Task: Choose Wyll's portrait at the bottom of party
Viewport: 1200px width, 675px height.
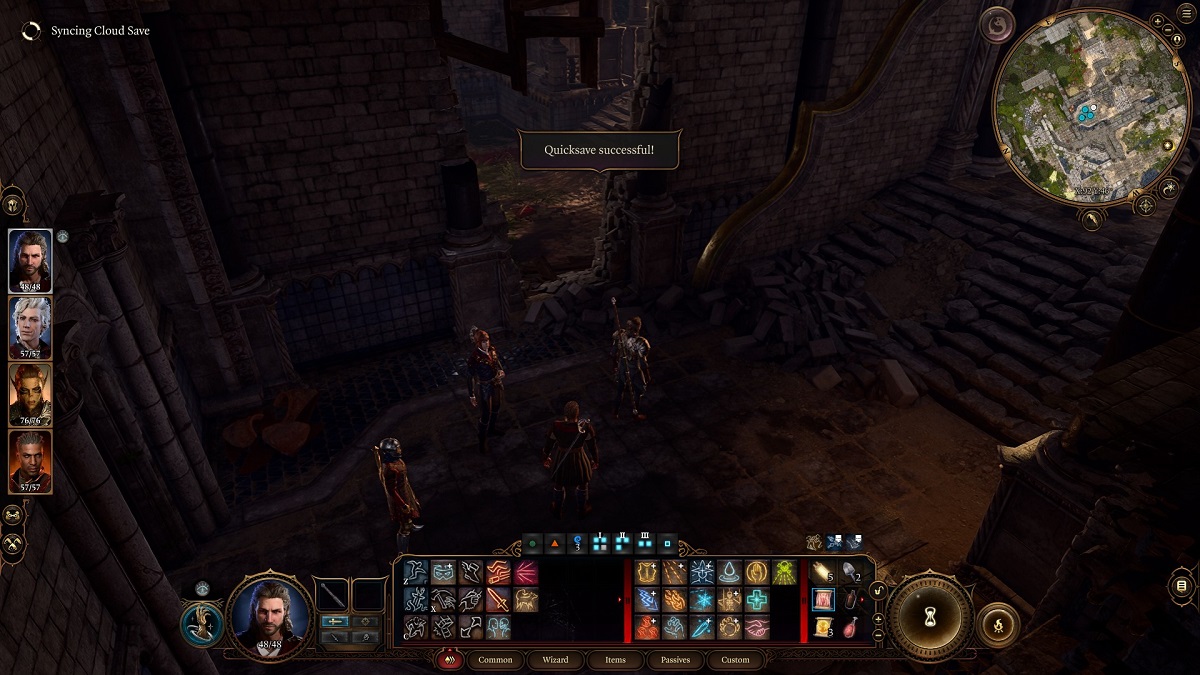Action: click(x=30, y=461)
